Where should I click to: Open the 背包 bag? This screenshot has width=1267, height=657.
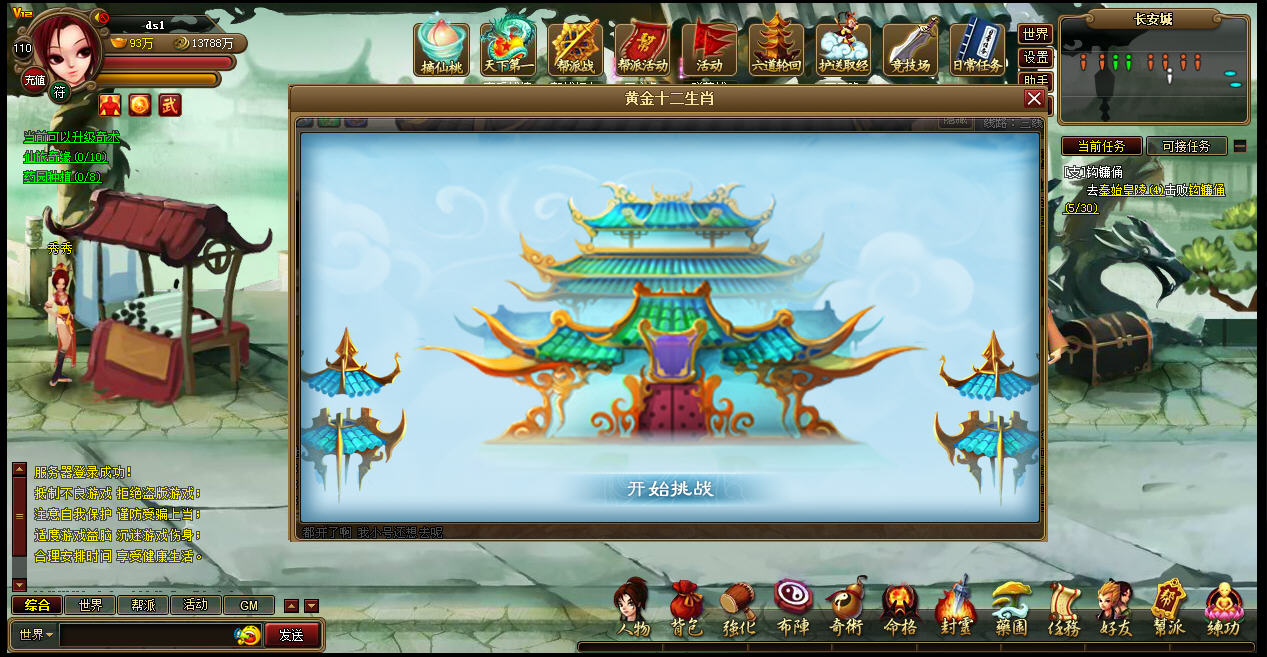686,609
